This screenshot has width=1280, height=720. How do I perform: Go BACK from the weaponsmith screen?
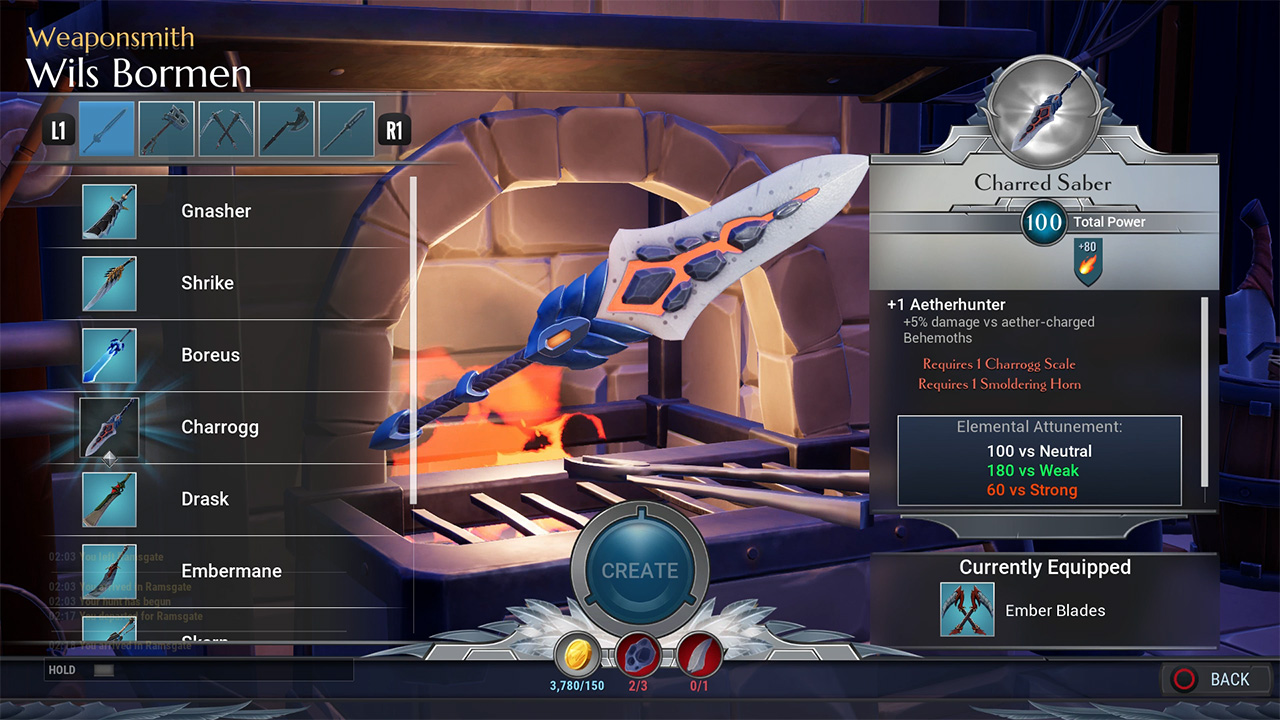(1212, 680)
